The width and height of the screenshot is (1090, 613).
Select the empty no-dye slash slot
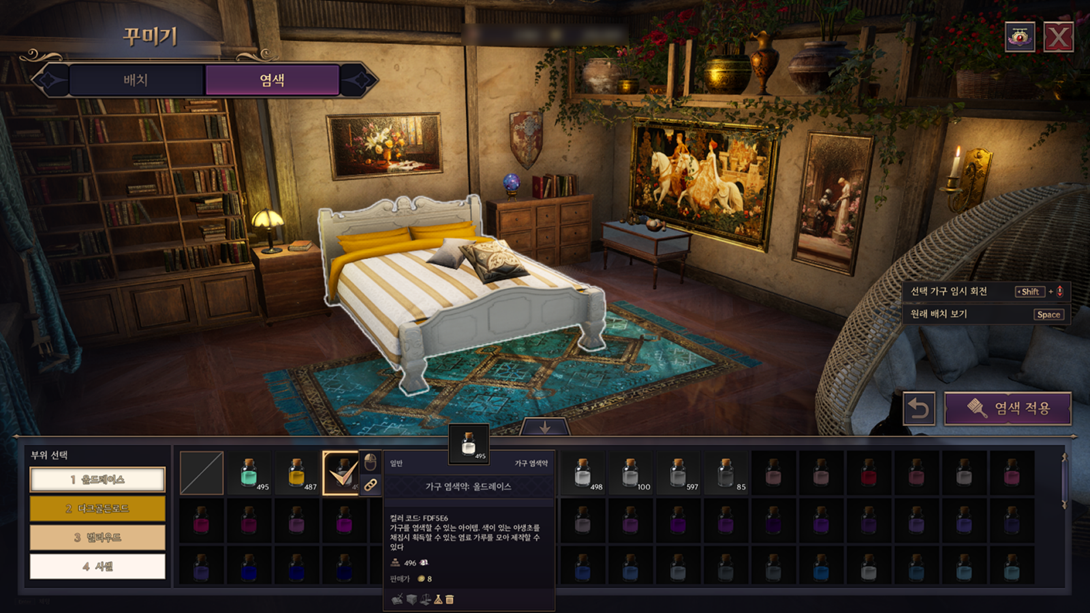pos(201,473)
